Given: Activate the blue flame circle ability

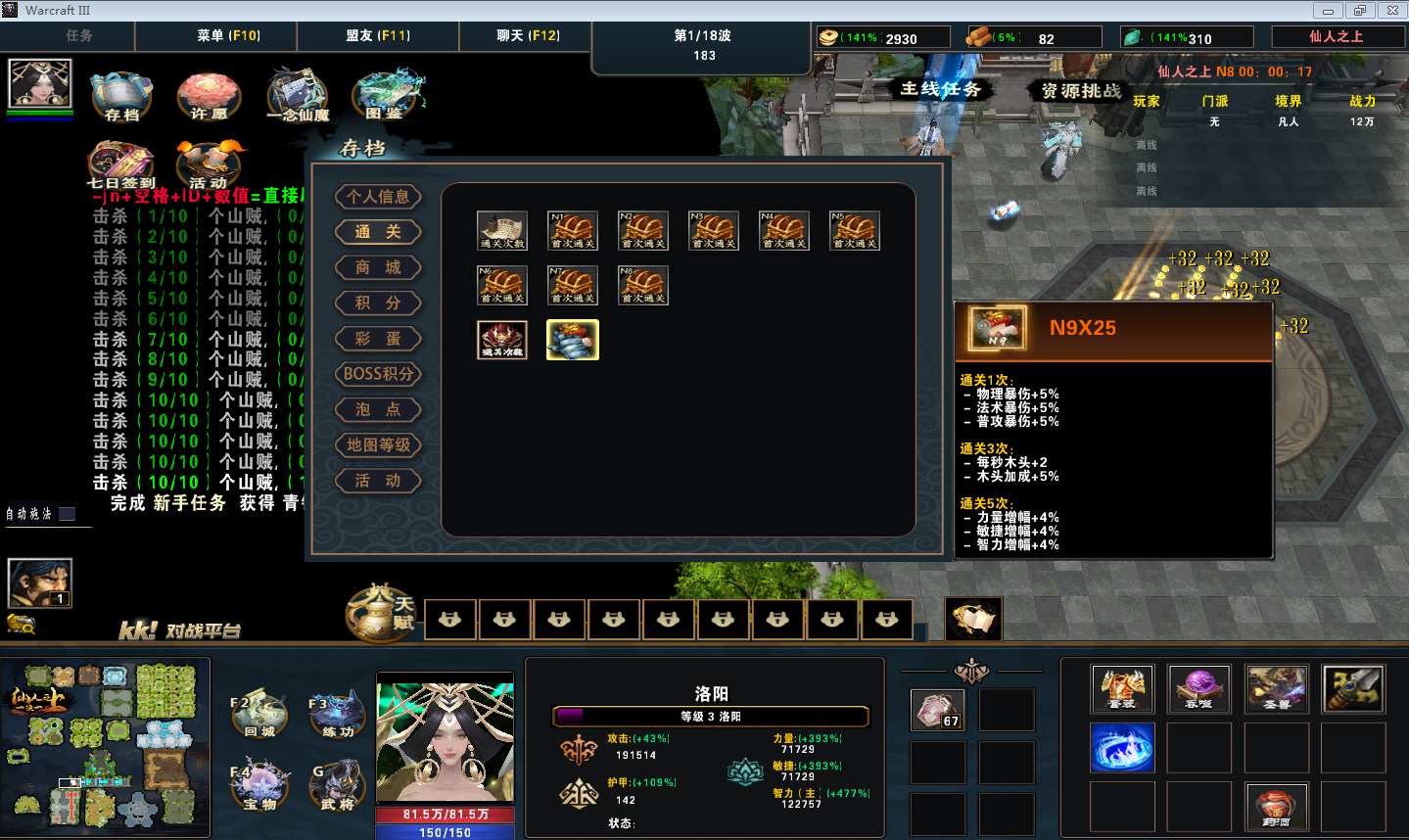Looking at the screenshot, I should coord(1122,749).
